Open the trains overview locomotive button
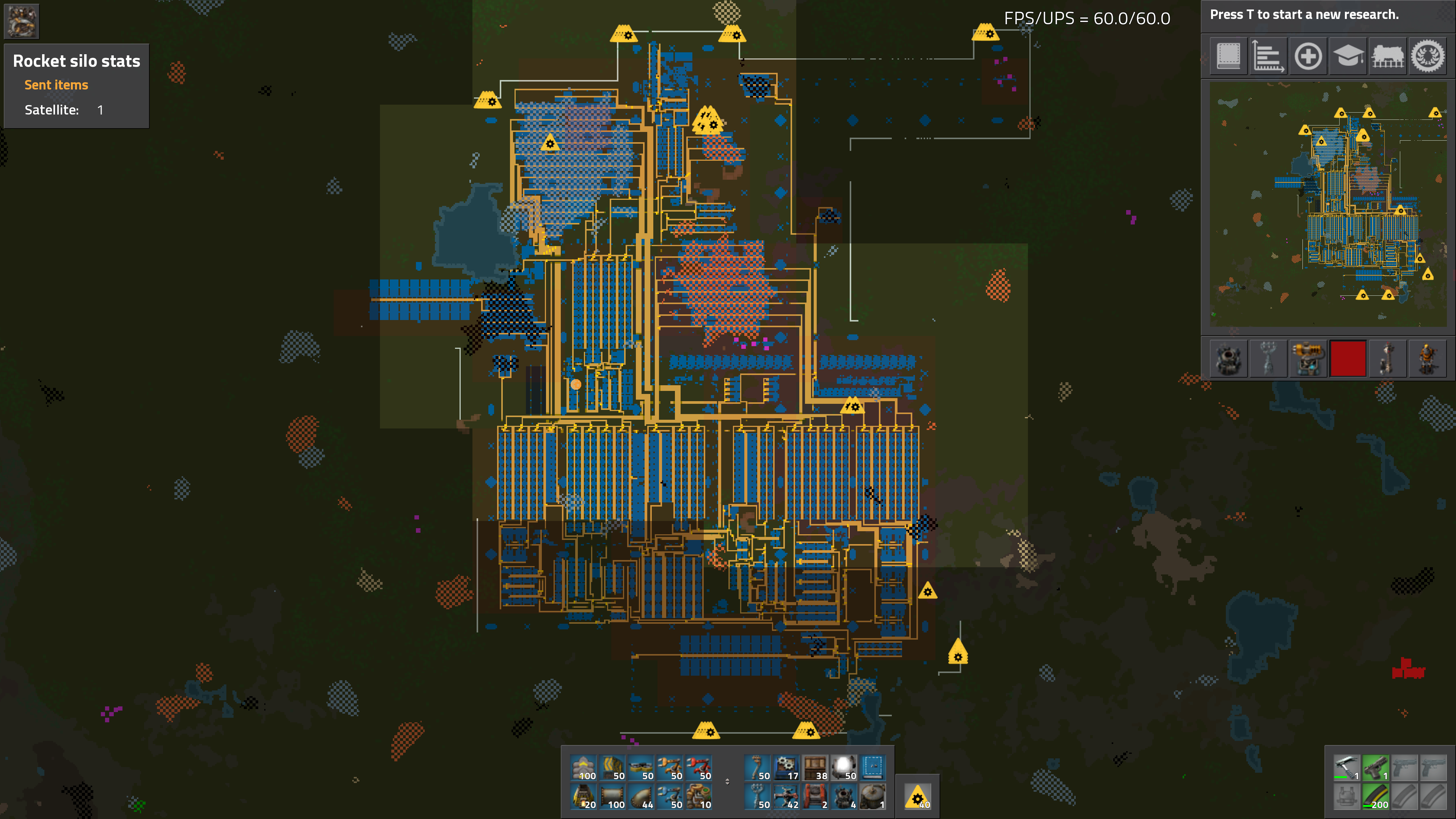Screen dimensions: 1456x819 click(1388, 56)
